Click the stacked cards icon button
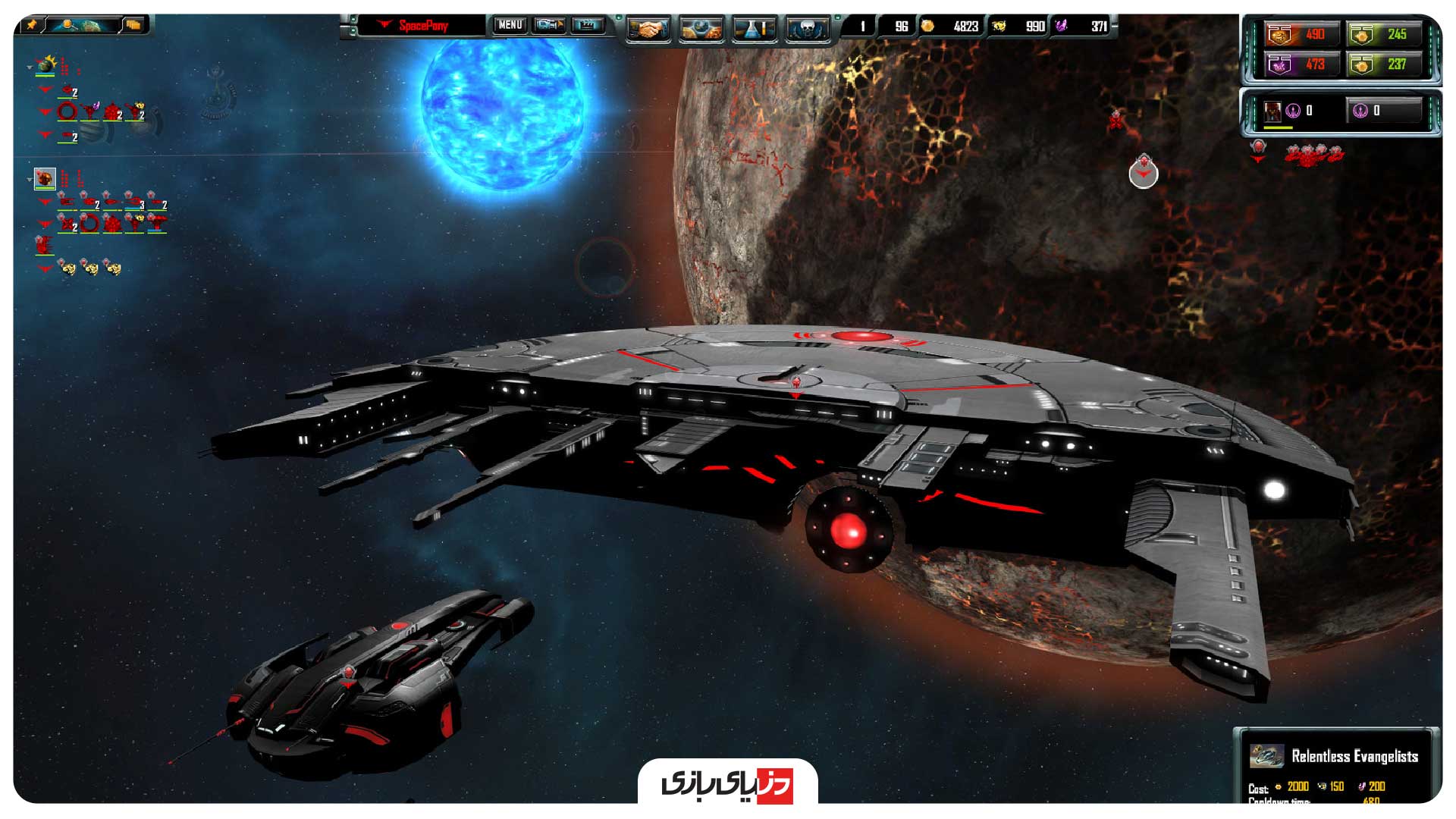The width and height of the screenshot is (1456, 819). coord(133,24)
